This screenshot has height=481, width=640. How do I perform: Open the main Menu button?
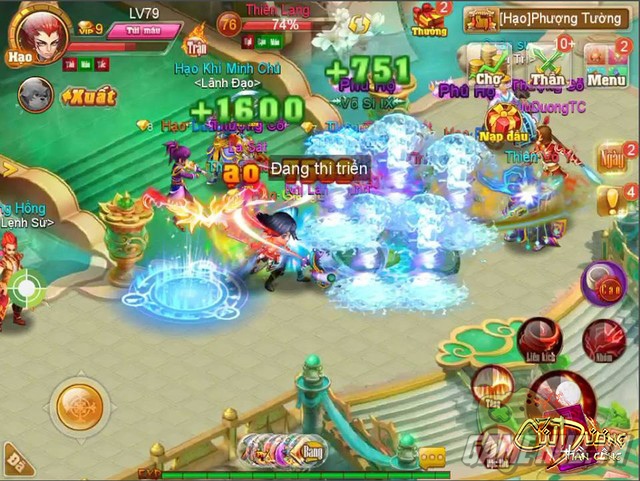[x=607, y=65]
